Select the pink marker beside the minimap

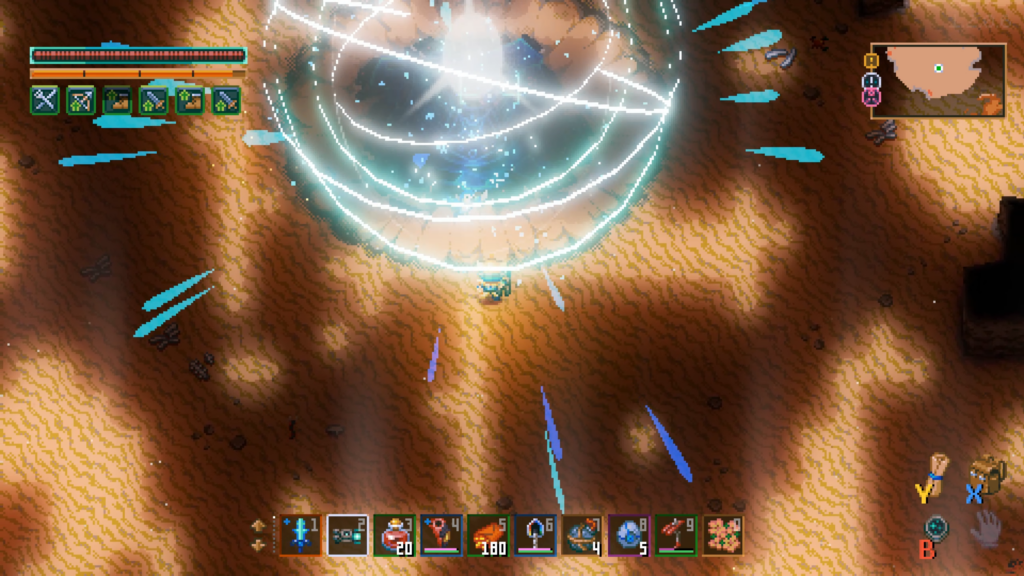(x=870, y=97)
